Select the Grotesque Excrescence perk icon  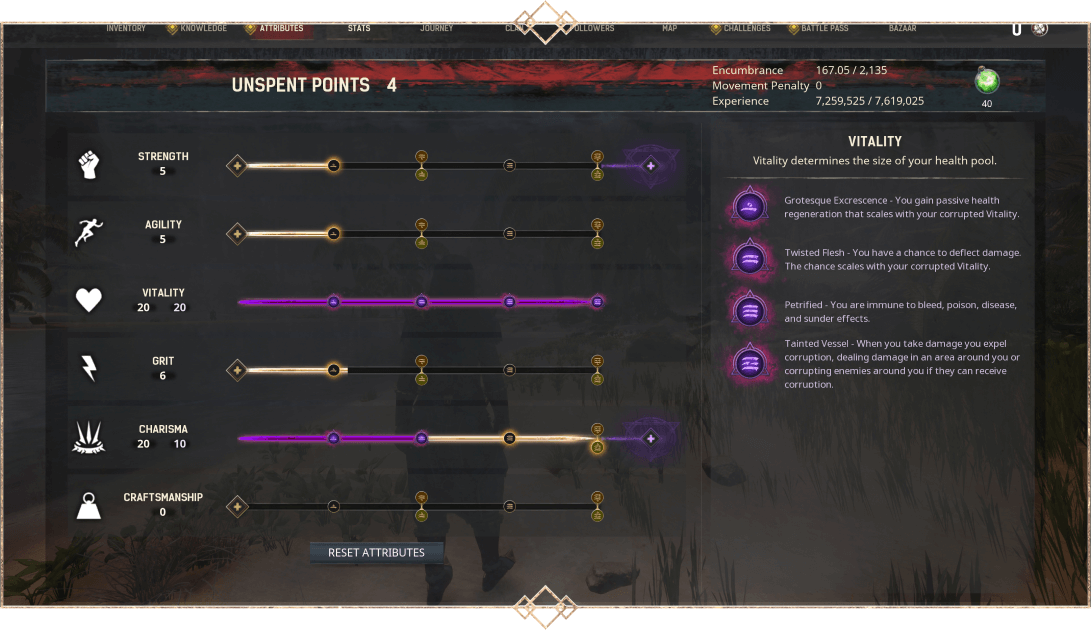pyautogui.click(x=749, y=207)
